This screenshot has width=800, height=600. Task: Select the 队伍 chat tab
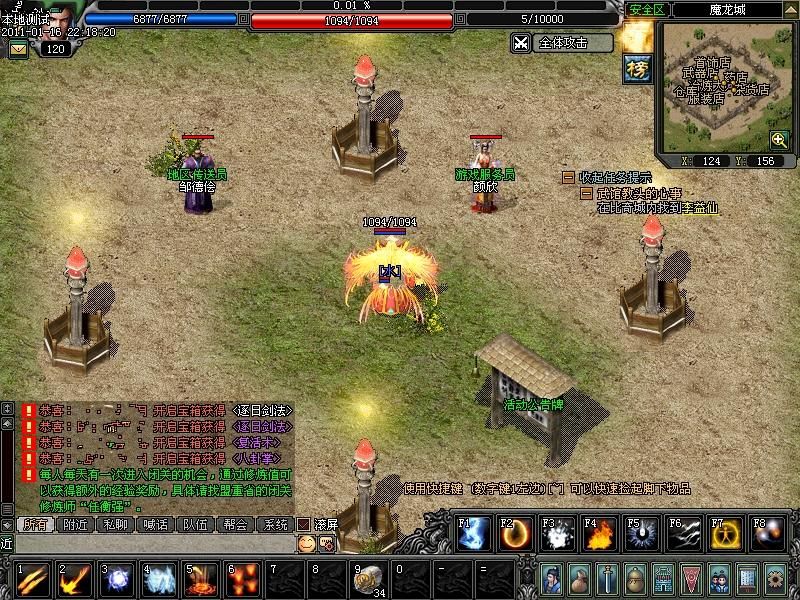[x=196, y=524]
